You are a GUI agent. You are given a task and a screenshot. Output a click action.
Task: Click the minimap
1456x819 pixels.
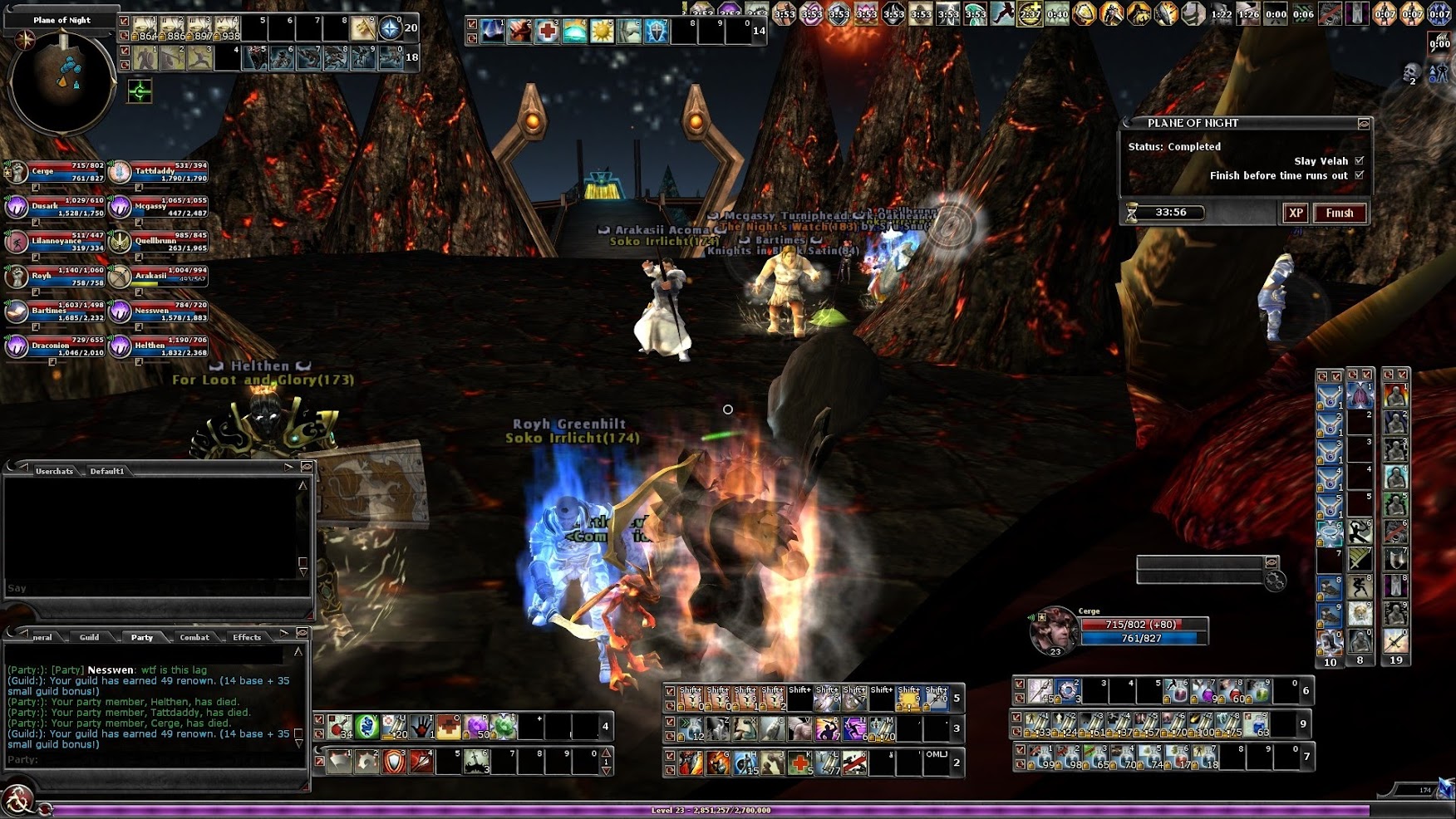coord(61,81)
